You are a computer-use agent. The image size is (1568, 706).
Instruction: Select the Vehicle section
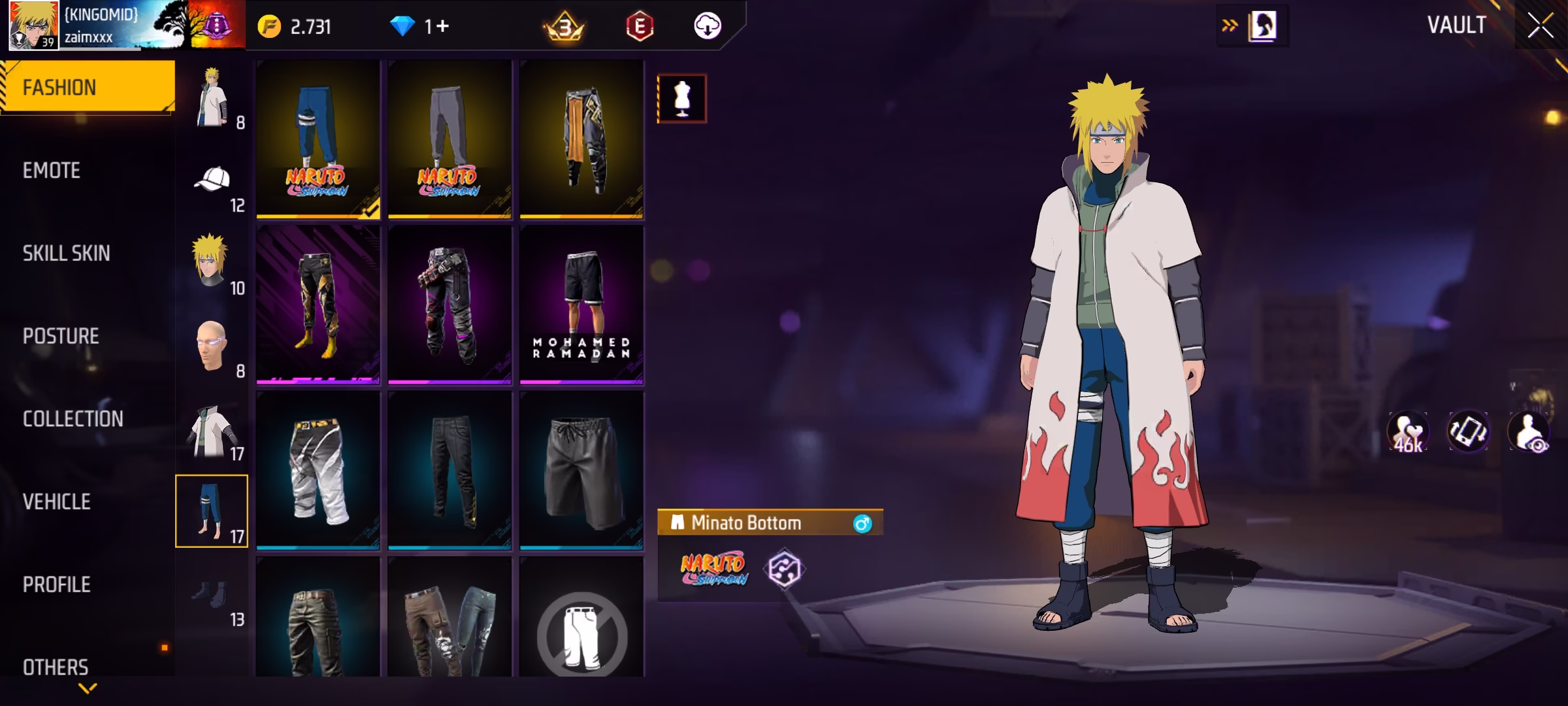(x=56, y=502)
